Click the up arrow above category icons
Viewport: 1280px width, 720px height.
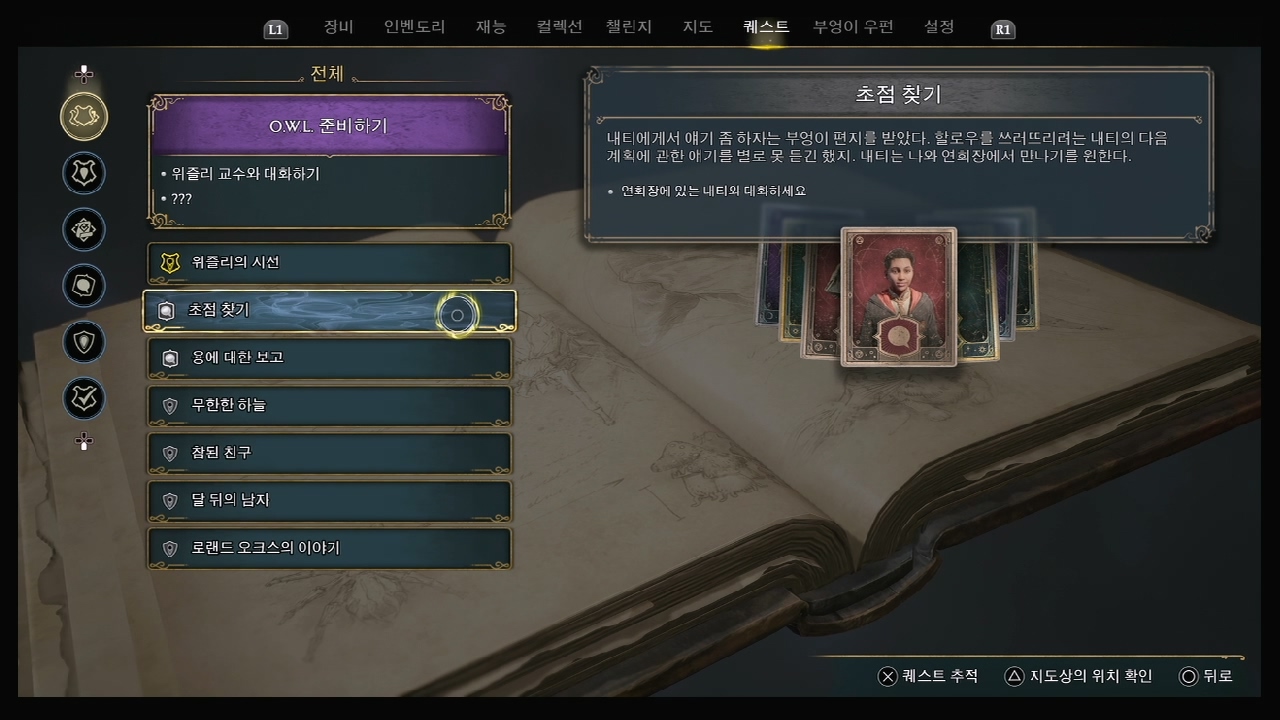pos(84,72)
